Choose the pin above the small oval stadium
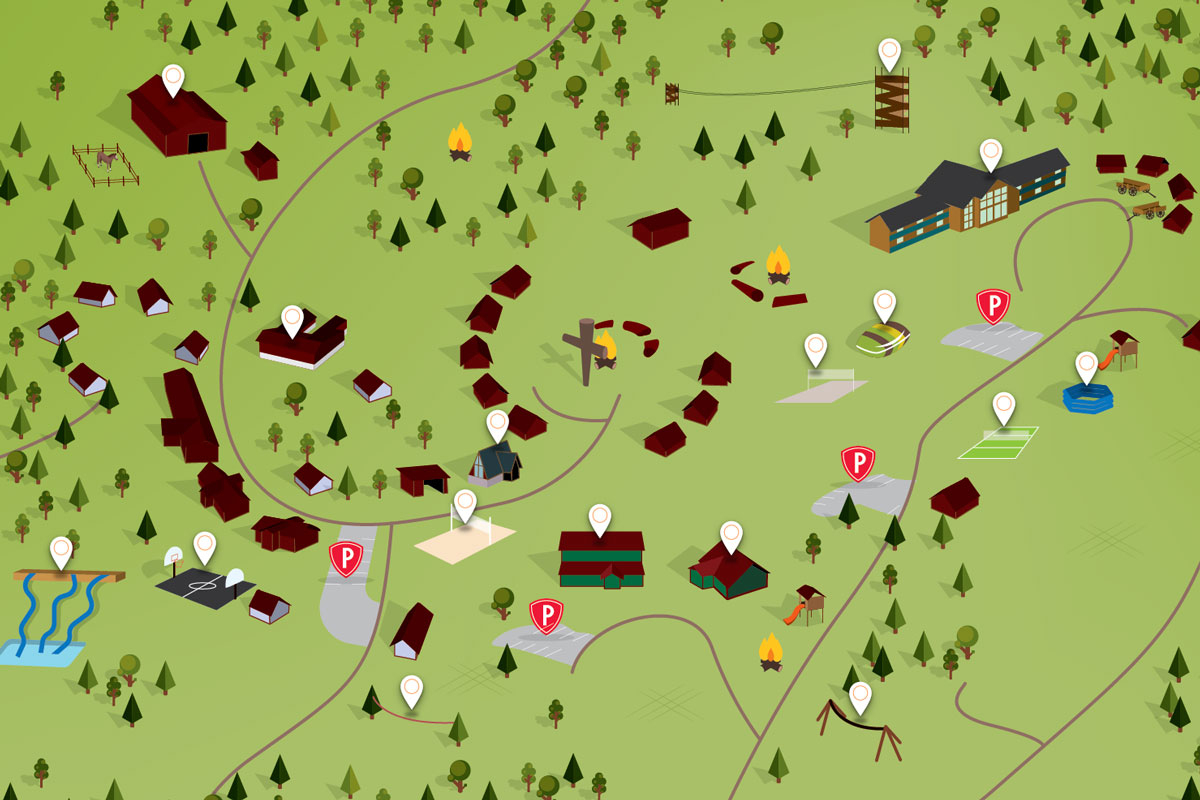 (x=884, y=304)
